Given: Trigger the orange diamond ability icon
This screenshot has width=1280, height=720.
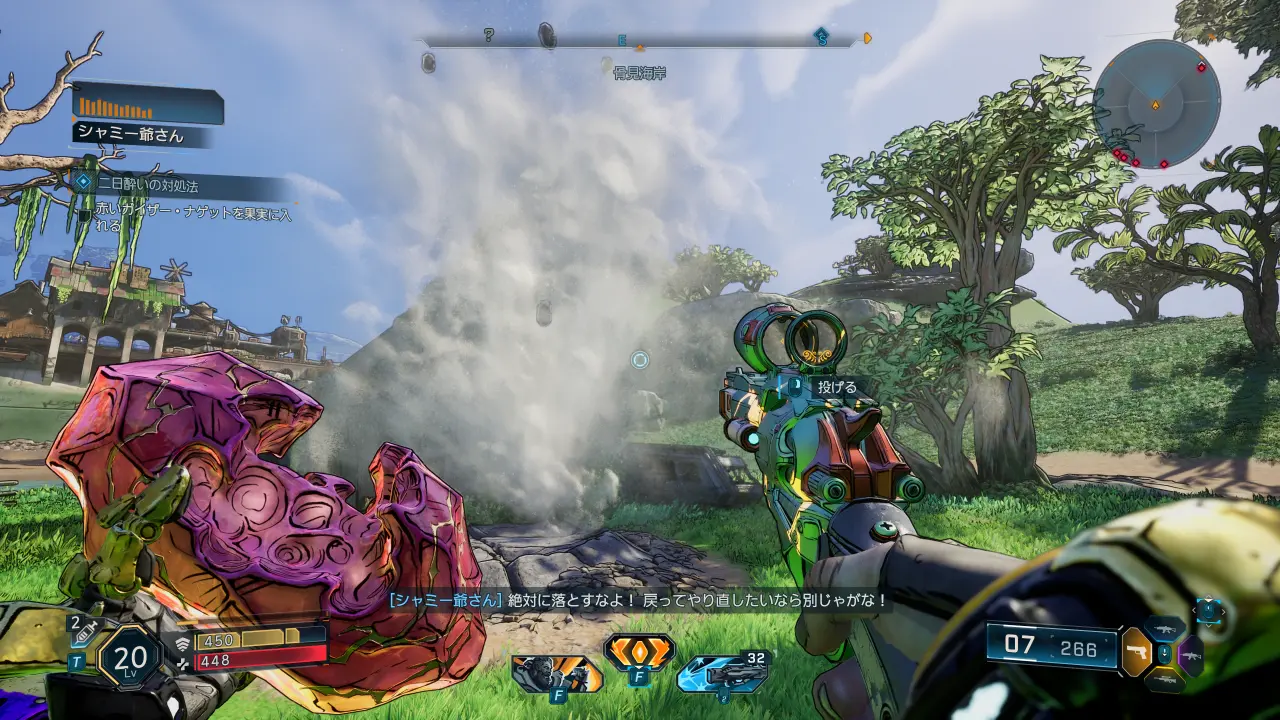Looking at the screenshot, I should (638, 653).
